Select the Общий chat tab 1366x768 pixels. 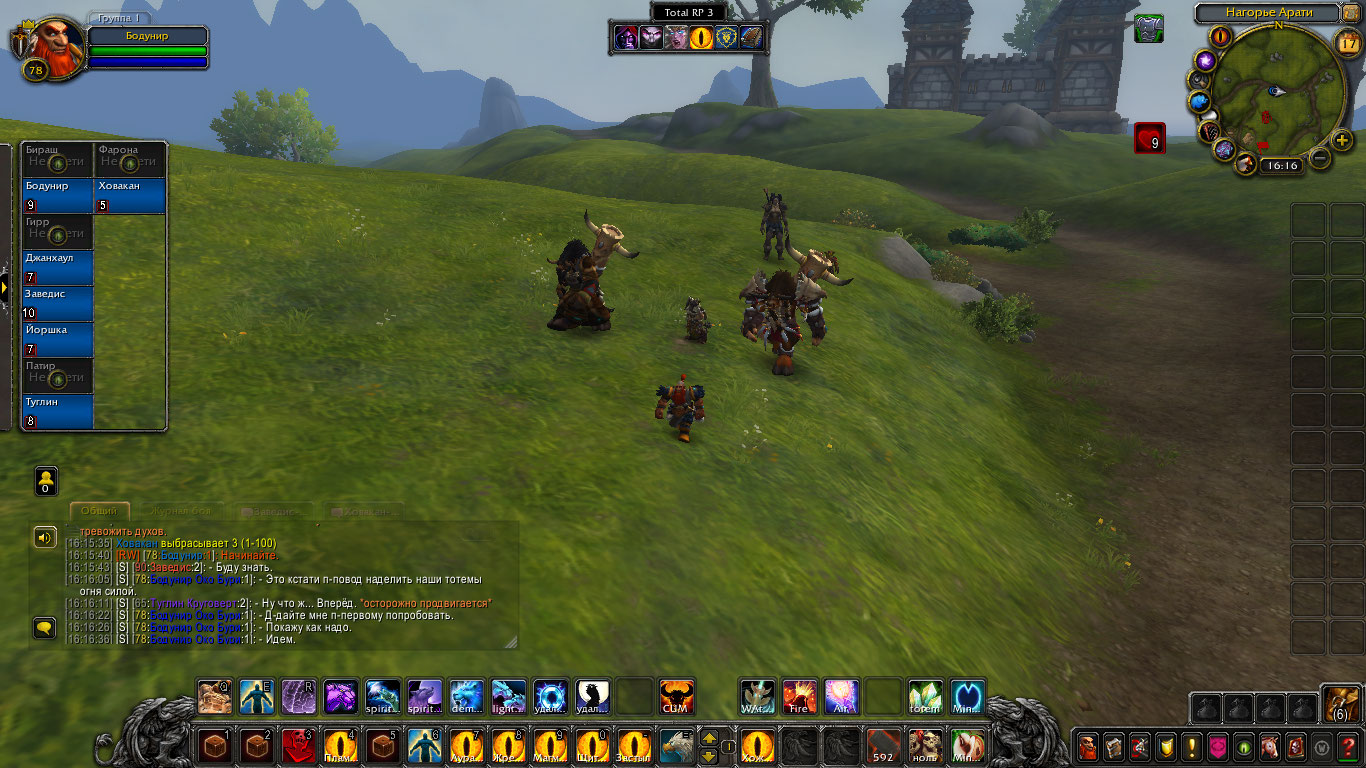pos(99,511)
